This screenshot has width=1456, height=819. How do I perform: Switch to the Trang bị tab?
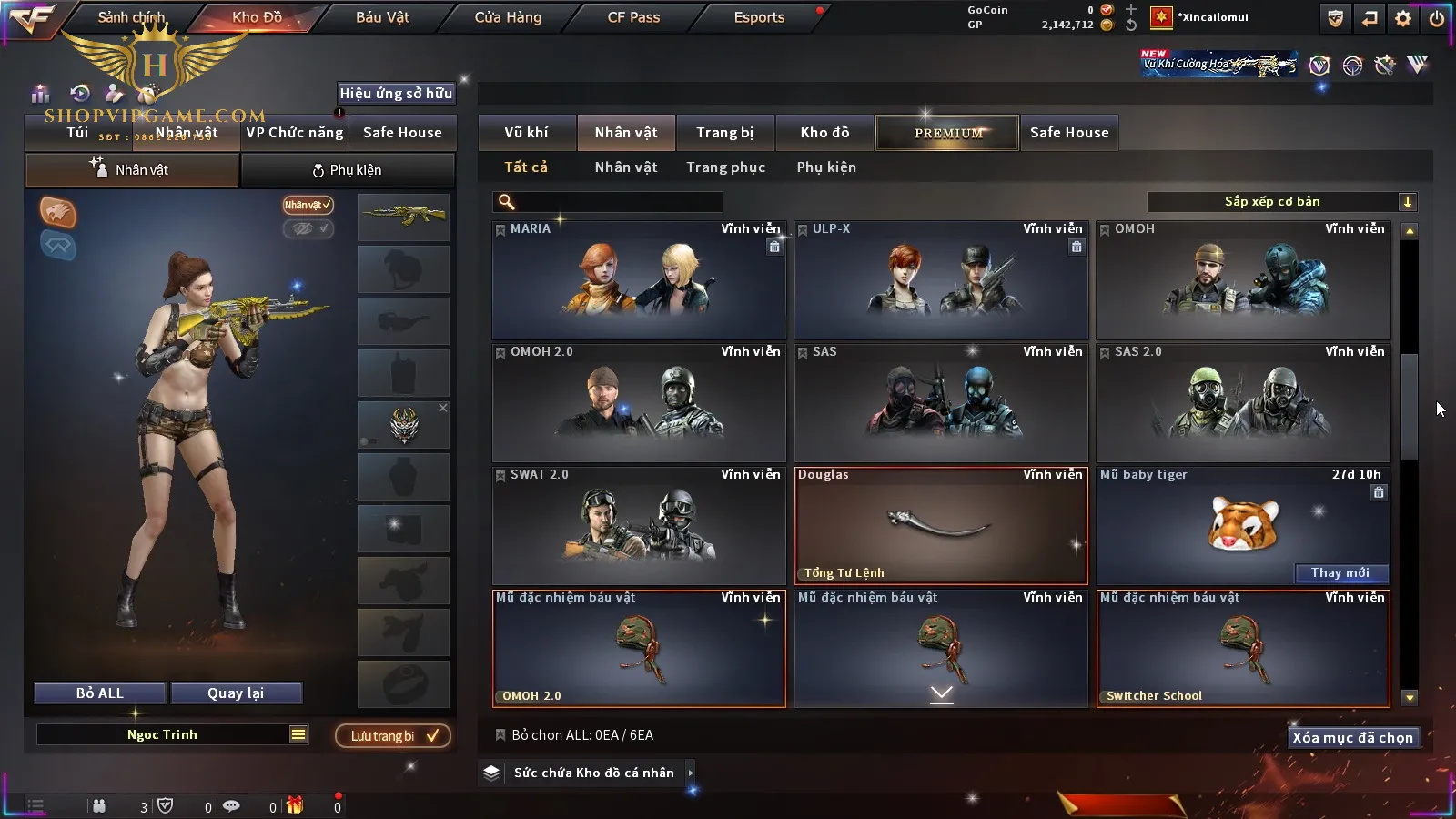(724, 133)
